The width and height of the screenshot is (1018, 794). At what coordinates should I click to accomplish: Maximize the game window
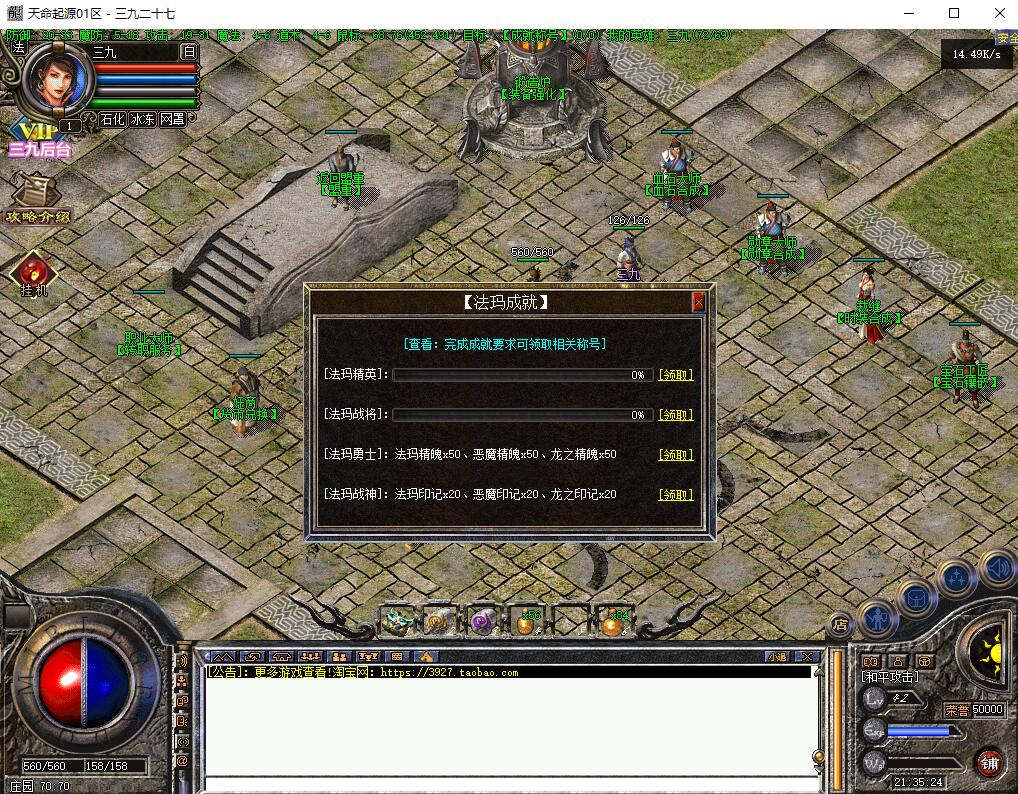pos(953,13)
